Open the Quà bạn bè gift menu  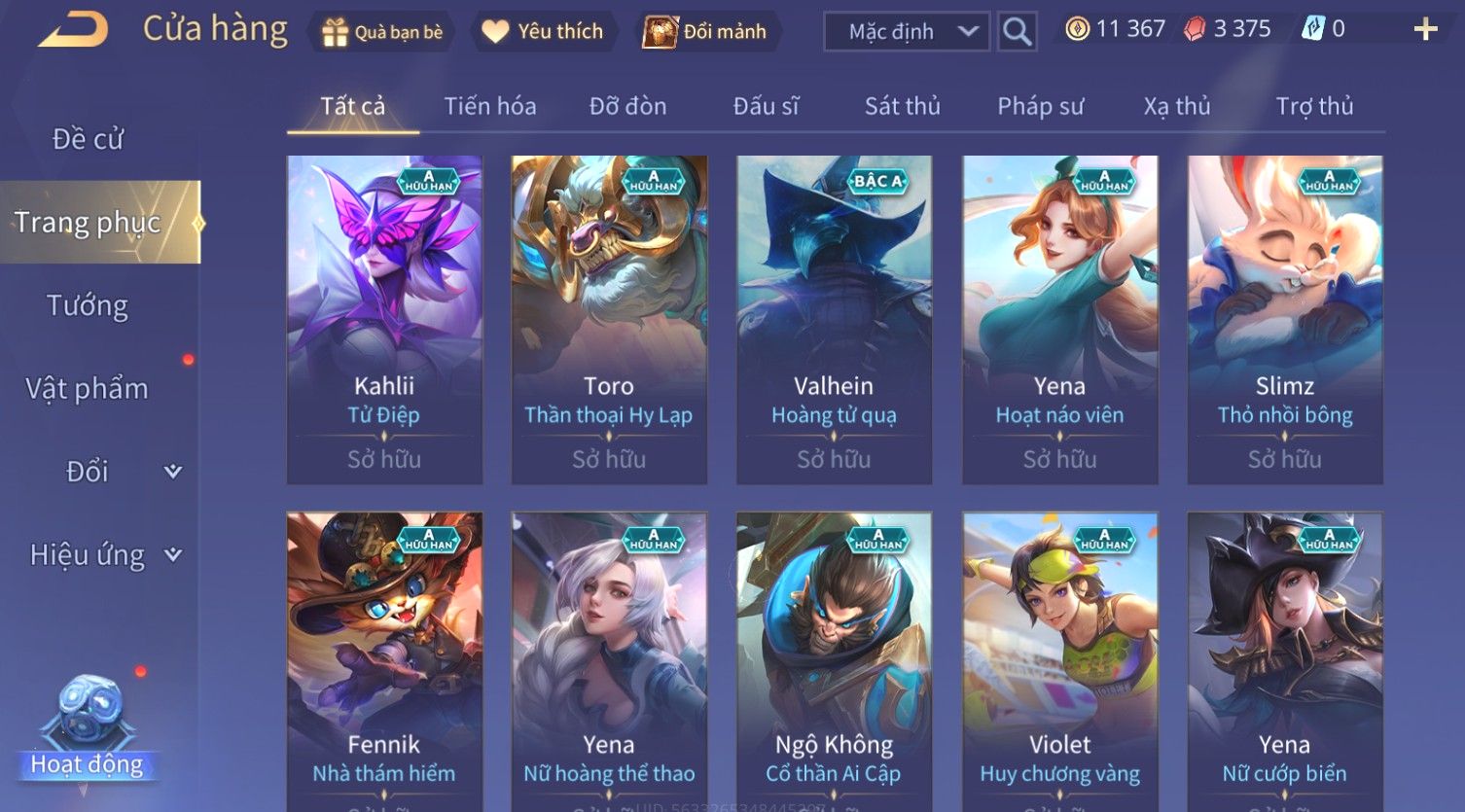point(382,32)
